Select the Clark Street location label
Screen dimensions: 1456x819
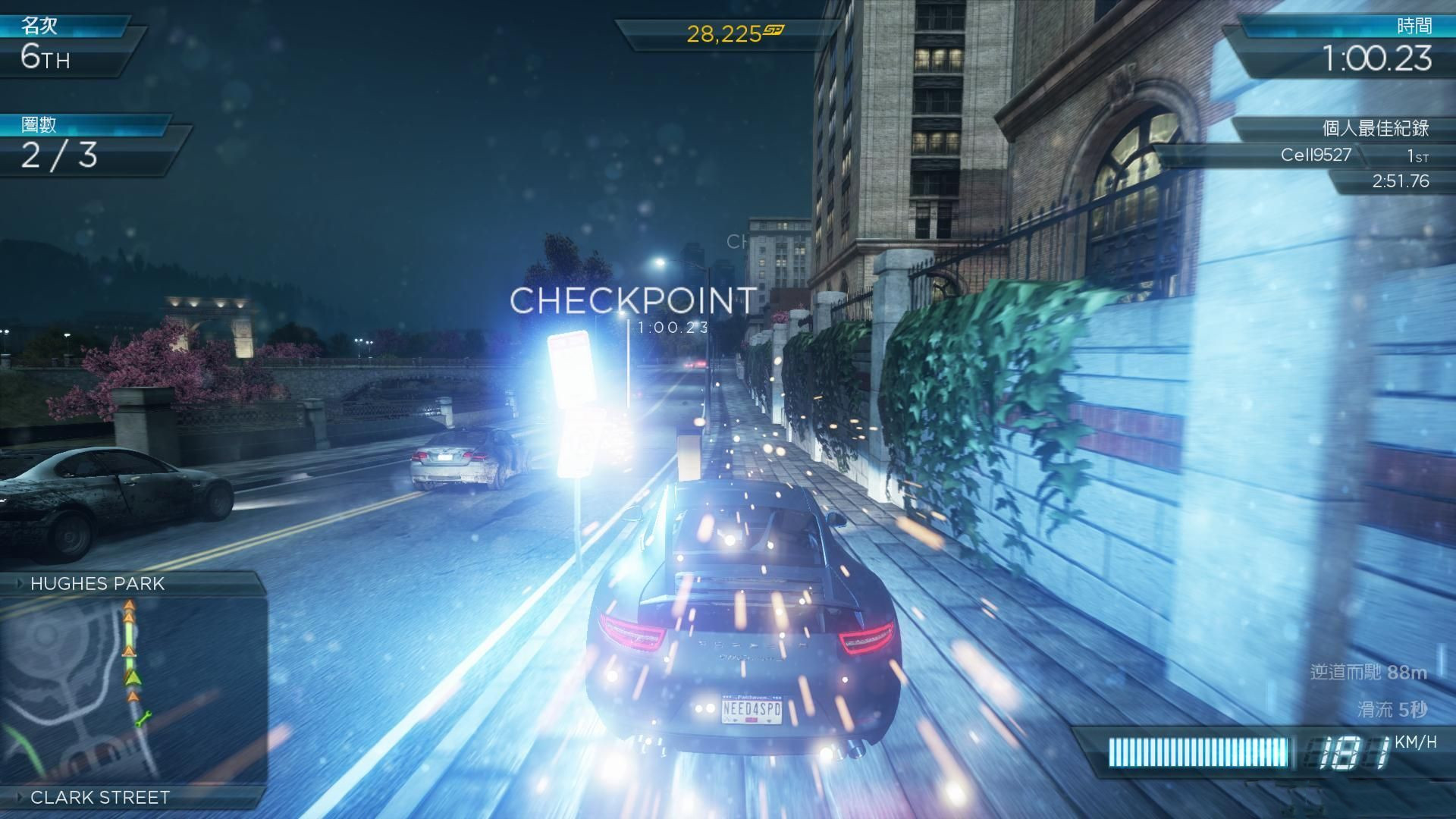coord(99,797)
